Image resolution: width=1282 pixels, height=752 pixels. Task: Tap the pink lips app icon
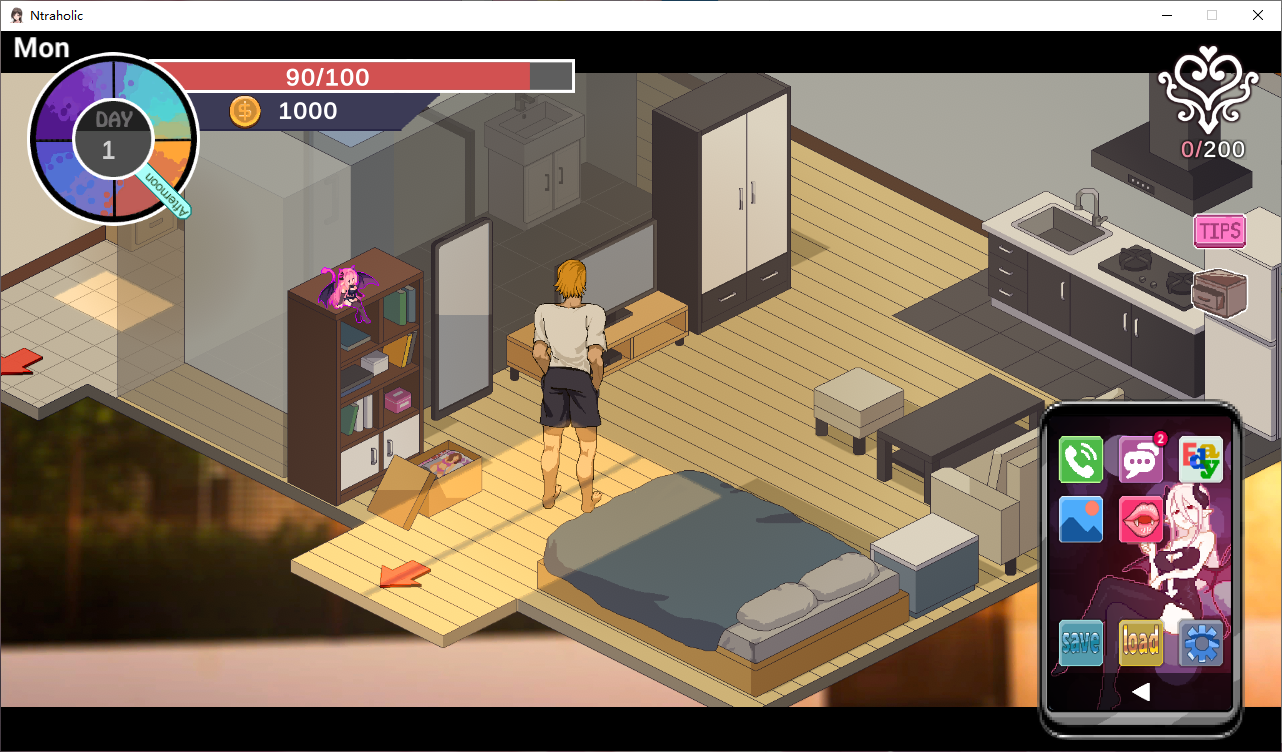[x=1140, y=519]
